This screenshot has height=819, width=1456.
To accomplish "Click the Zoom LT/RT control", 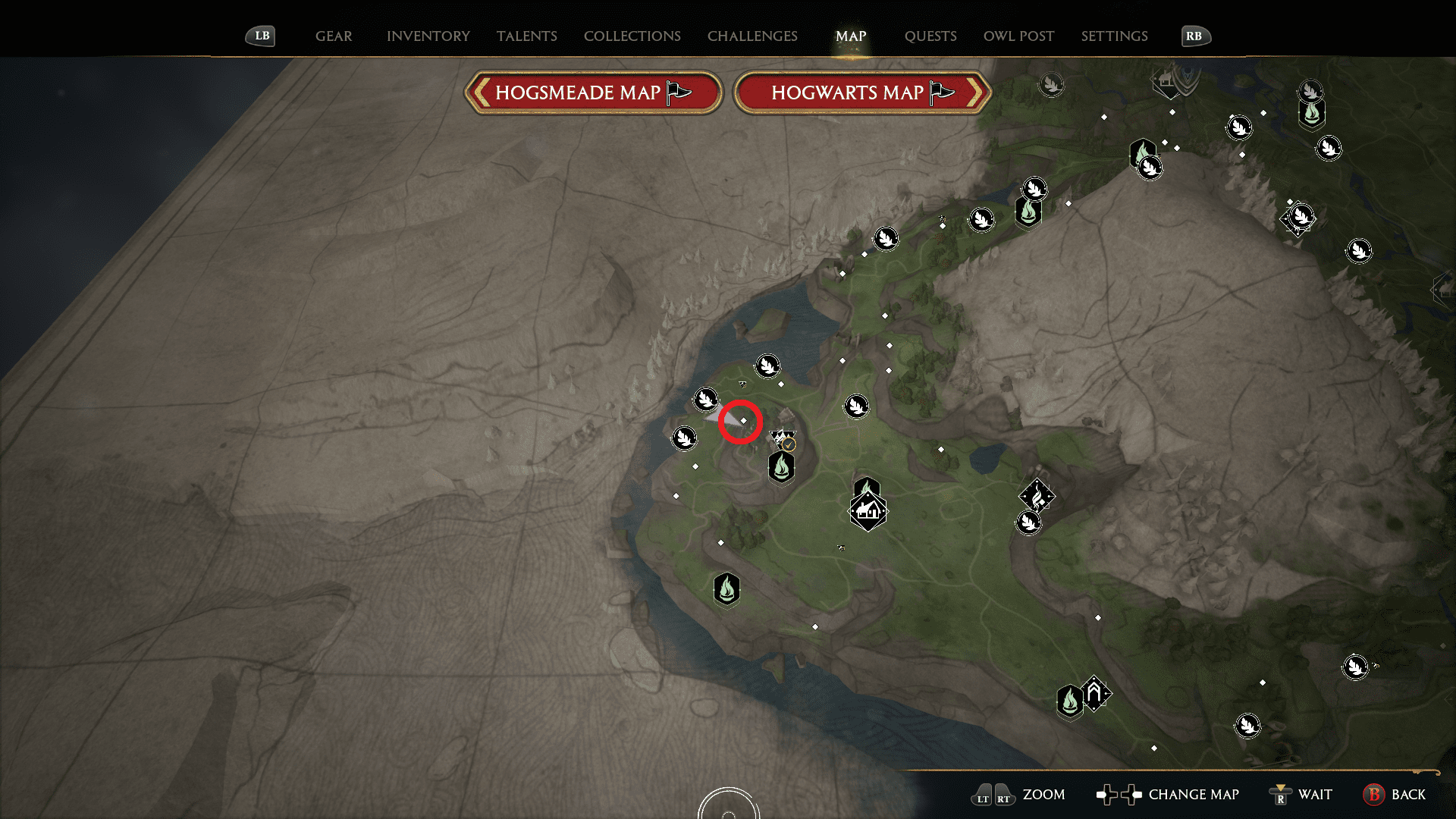I will pyautogui.click(x=991, y=795).
